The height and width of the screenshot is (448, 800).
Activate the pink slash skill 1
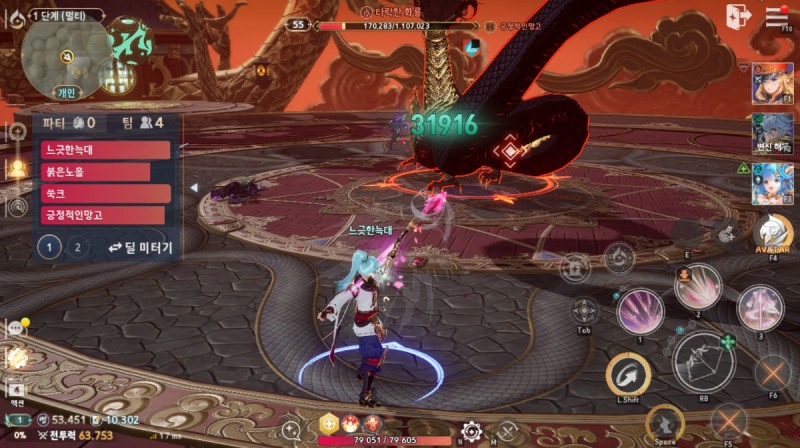(x=640, y=310)
